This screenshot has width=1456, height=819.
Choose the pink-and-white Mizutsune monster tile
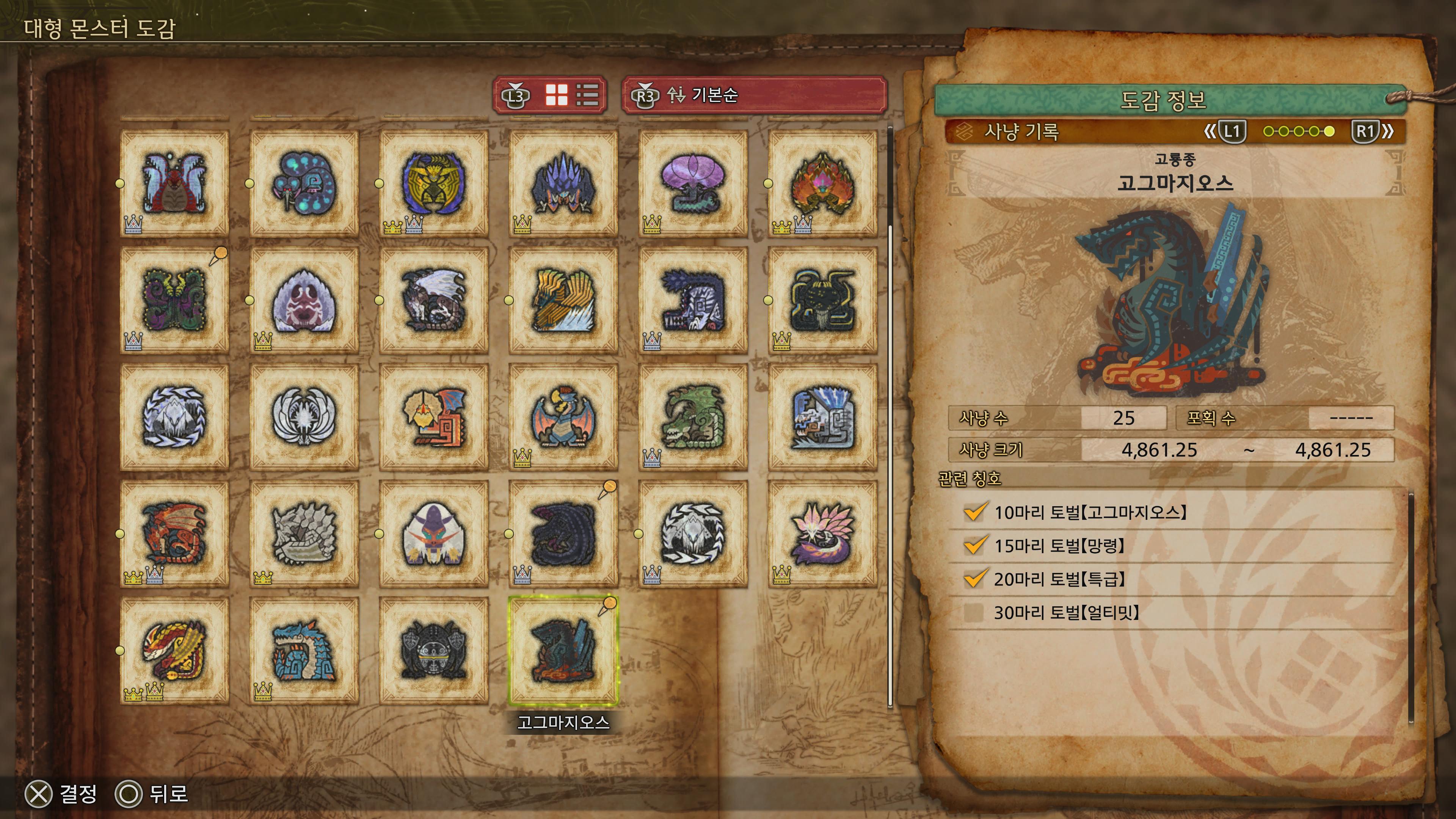822,533
